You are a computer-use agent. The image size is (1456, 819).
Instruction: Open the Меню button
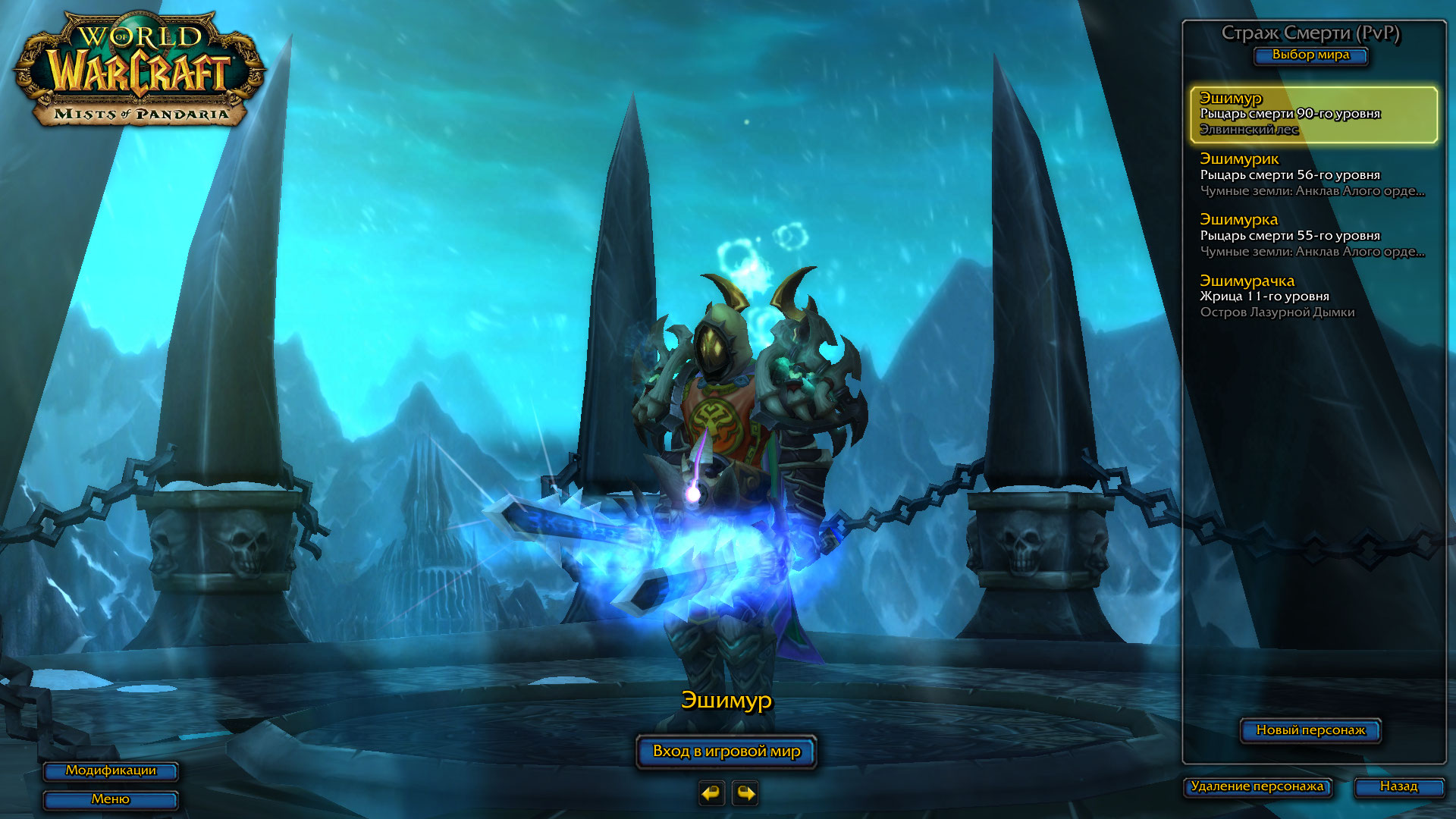[111, 799]
